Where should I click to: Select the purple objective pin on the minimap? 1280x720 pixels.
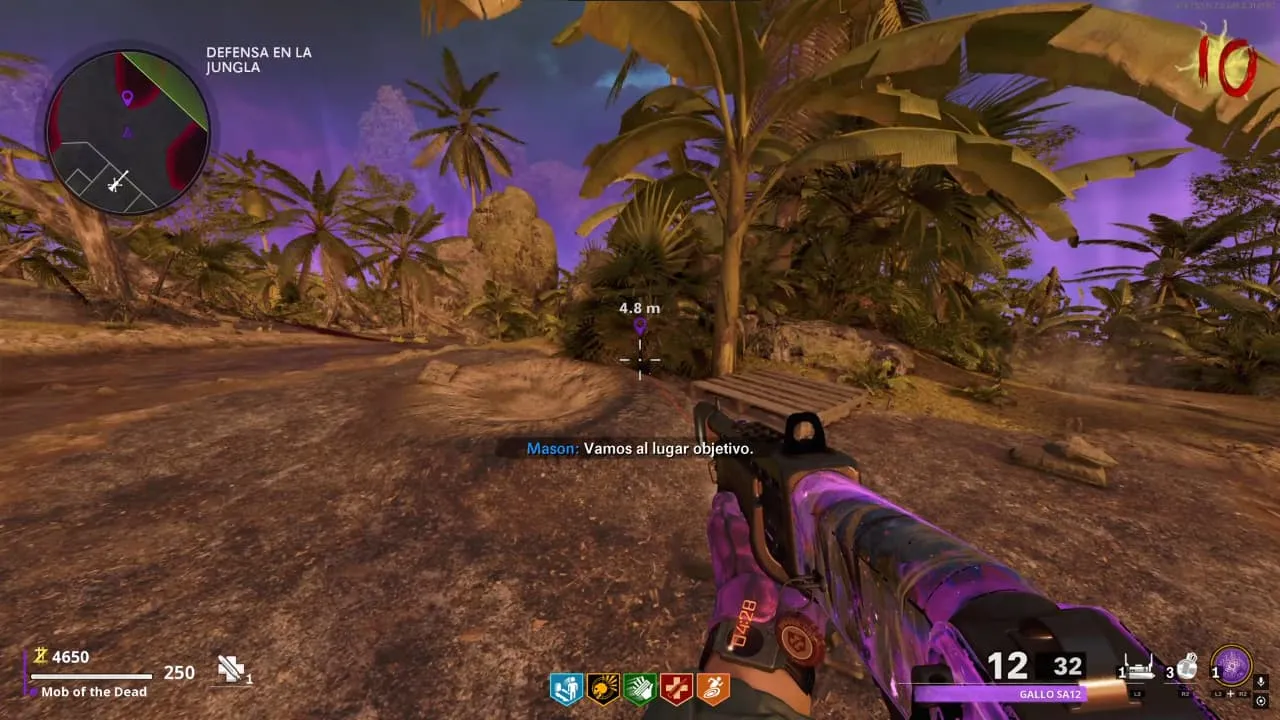(x=127, y=98)
